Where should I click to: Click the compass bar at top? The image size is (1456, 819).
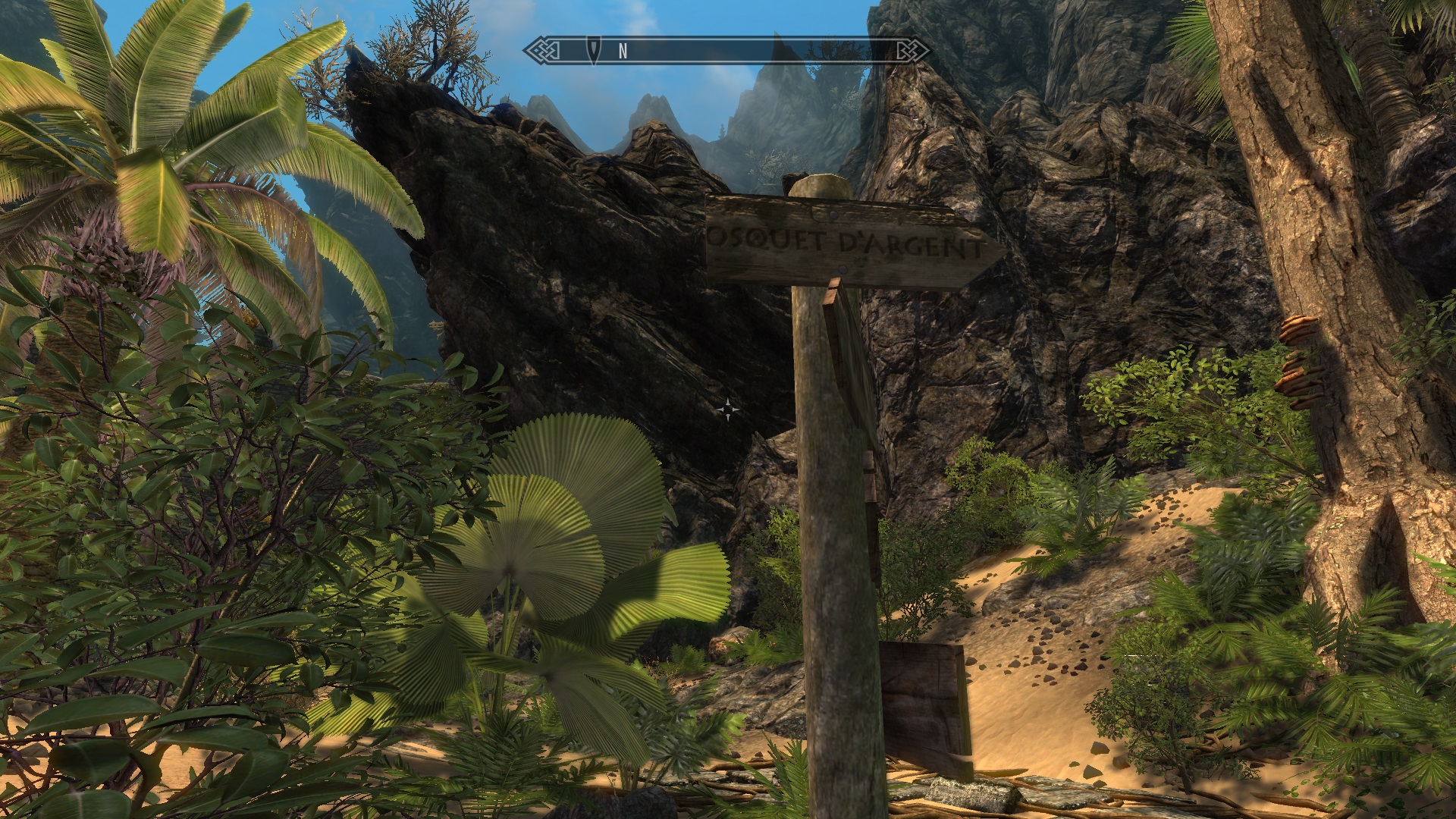point(728,51)
